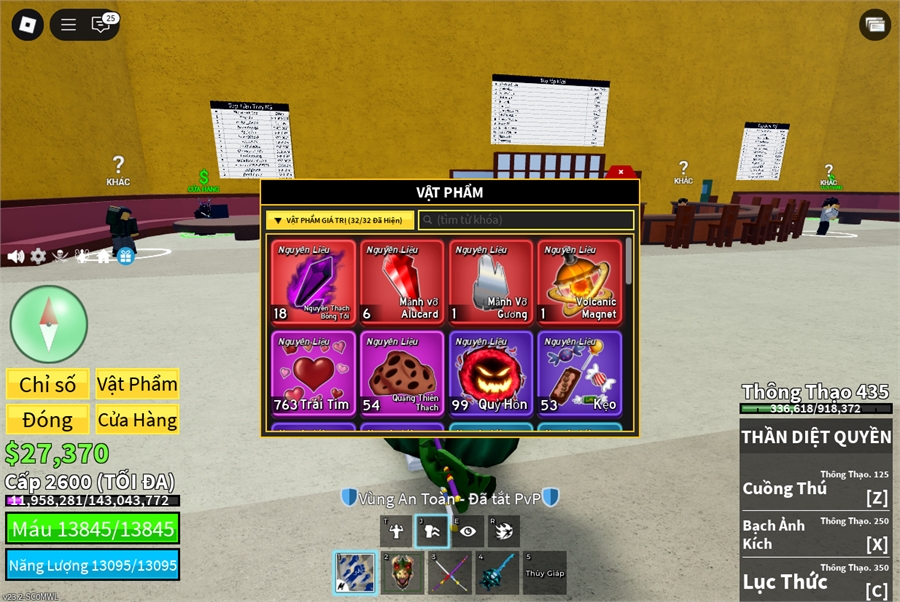Focus the inventory keyword search box
This screenshot has height=602, width=900.
coord(526,220)
